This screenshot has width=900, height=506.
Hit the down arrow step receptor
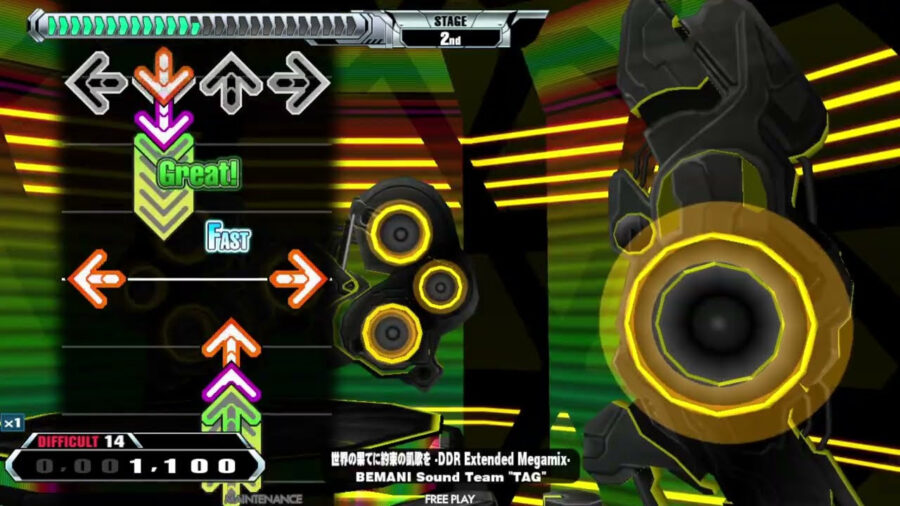coord(164,80)
